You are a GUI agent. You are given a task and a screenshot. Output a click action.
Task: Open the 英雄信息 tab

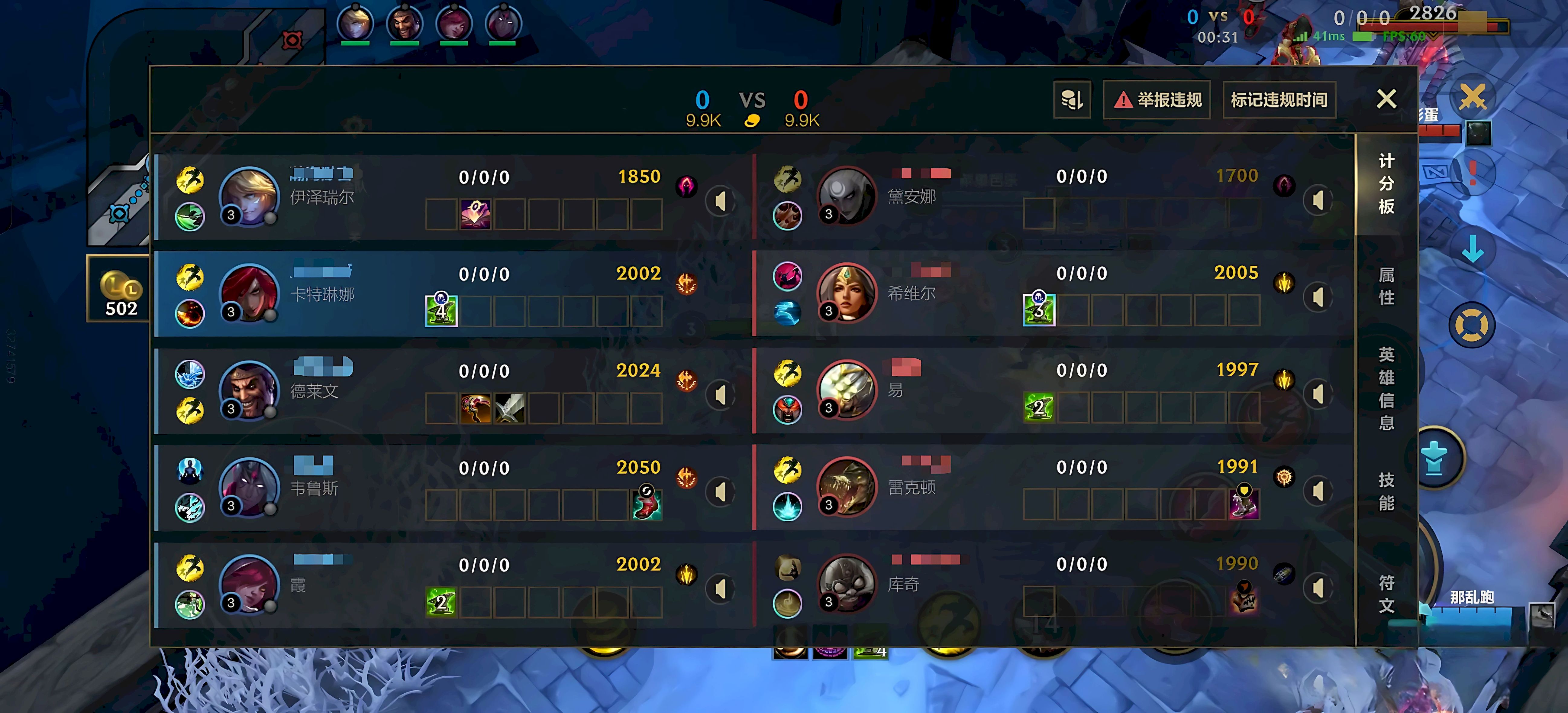pos(1386,388)
